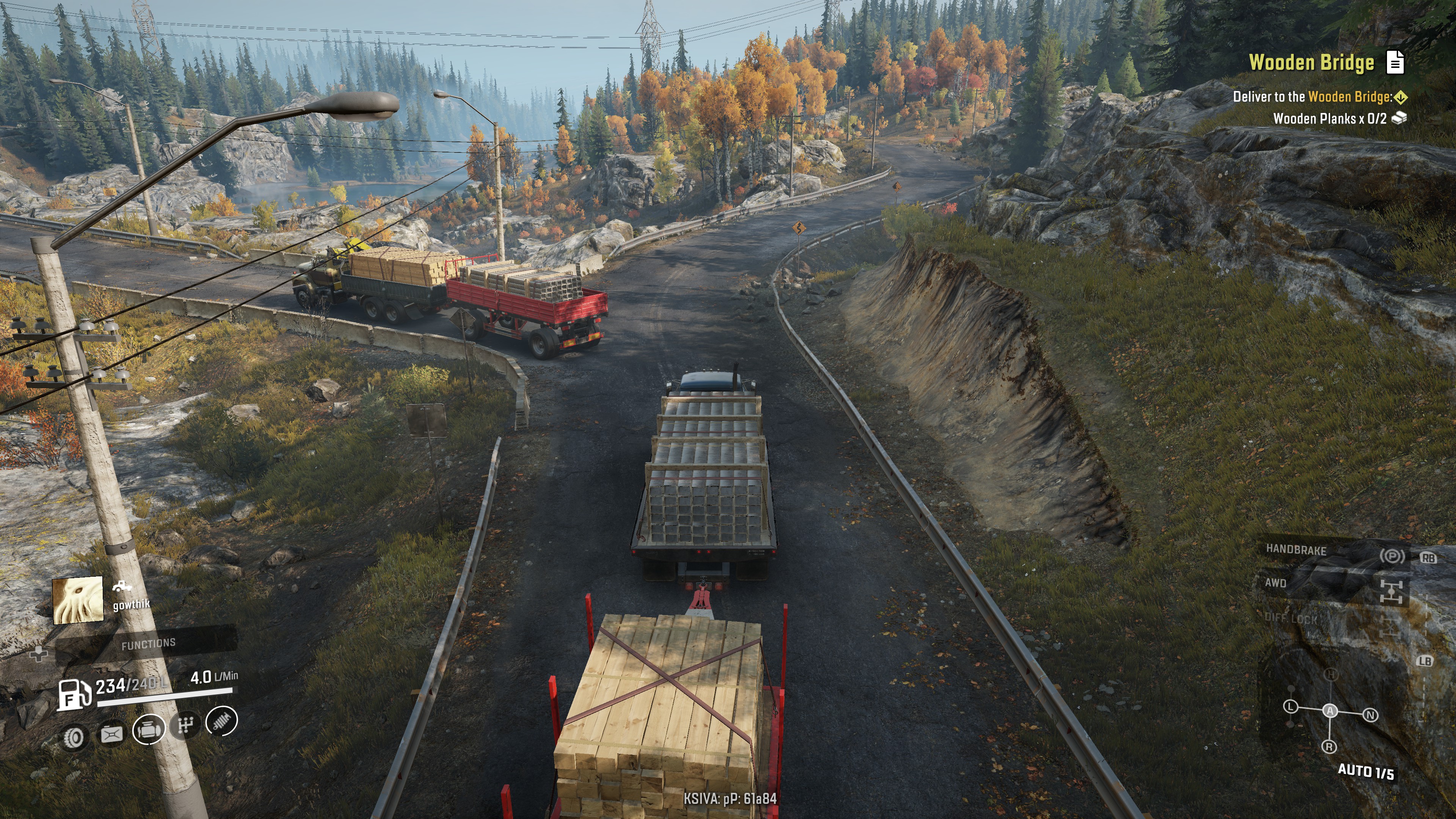The width and height of the screenshot is (1456, 819).
Task: Click gowthik's squid player avatar
Action: click(x=77, y=600)
